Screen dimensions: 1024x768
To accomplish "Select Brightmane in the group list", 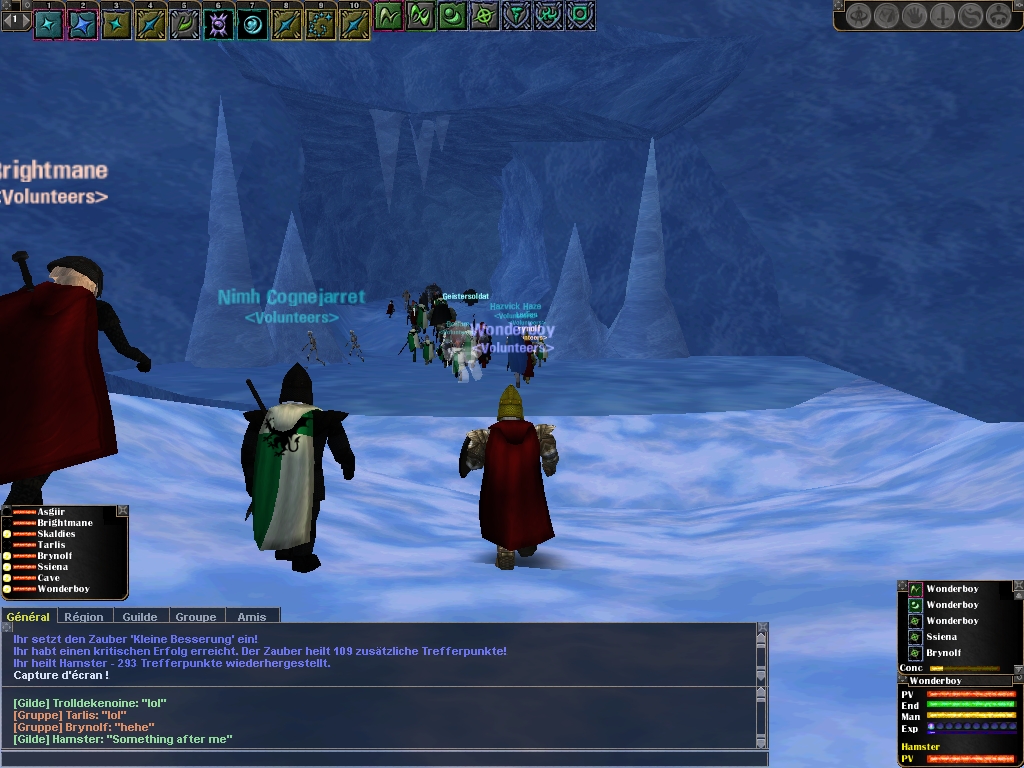I will [65, 523].
